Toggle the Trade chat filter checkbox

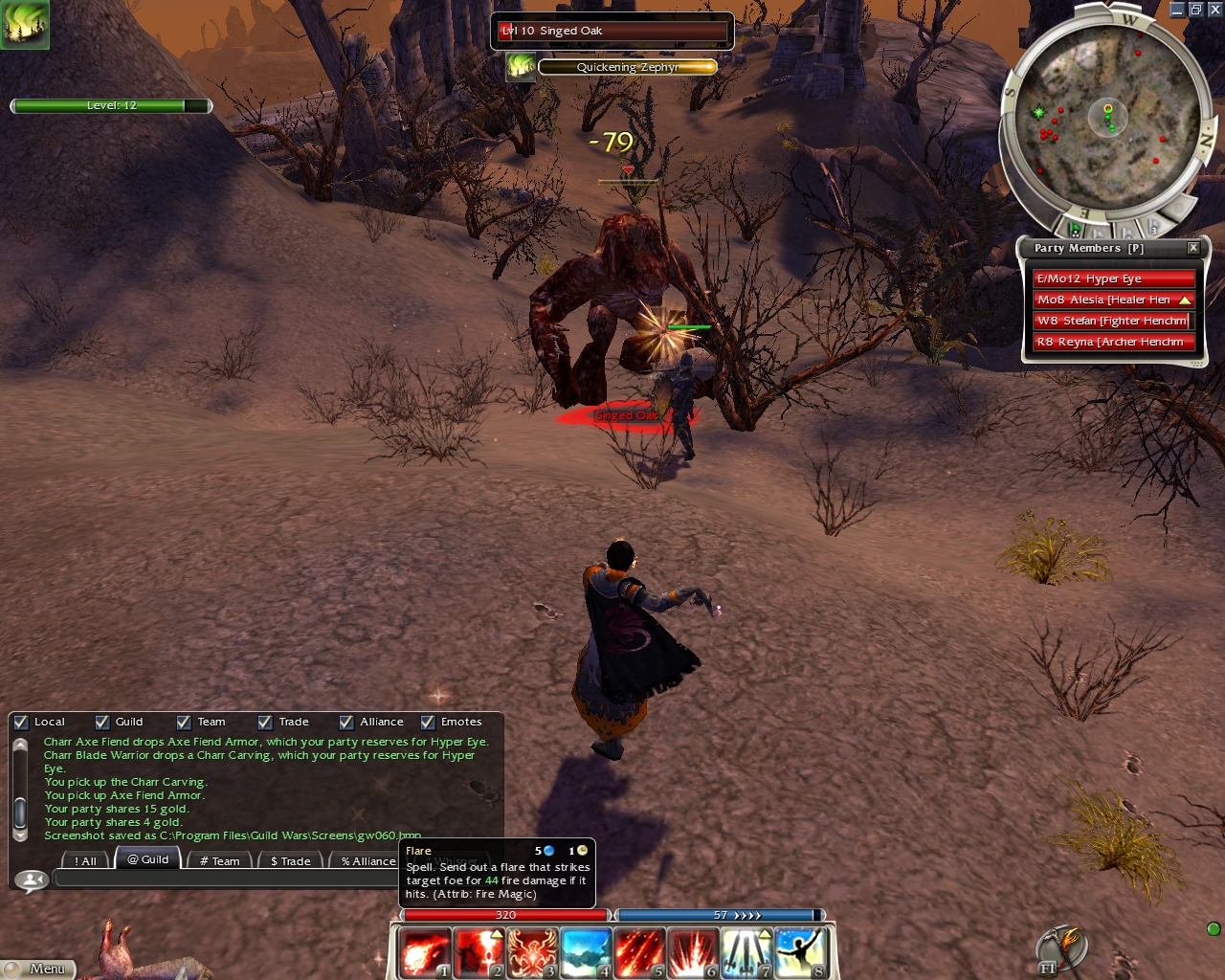(265, 723)
